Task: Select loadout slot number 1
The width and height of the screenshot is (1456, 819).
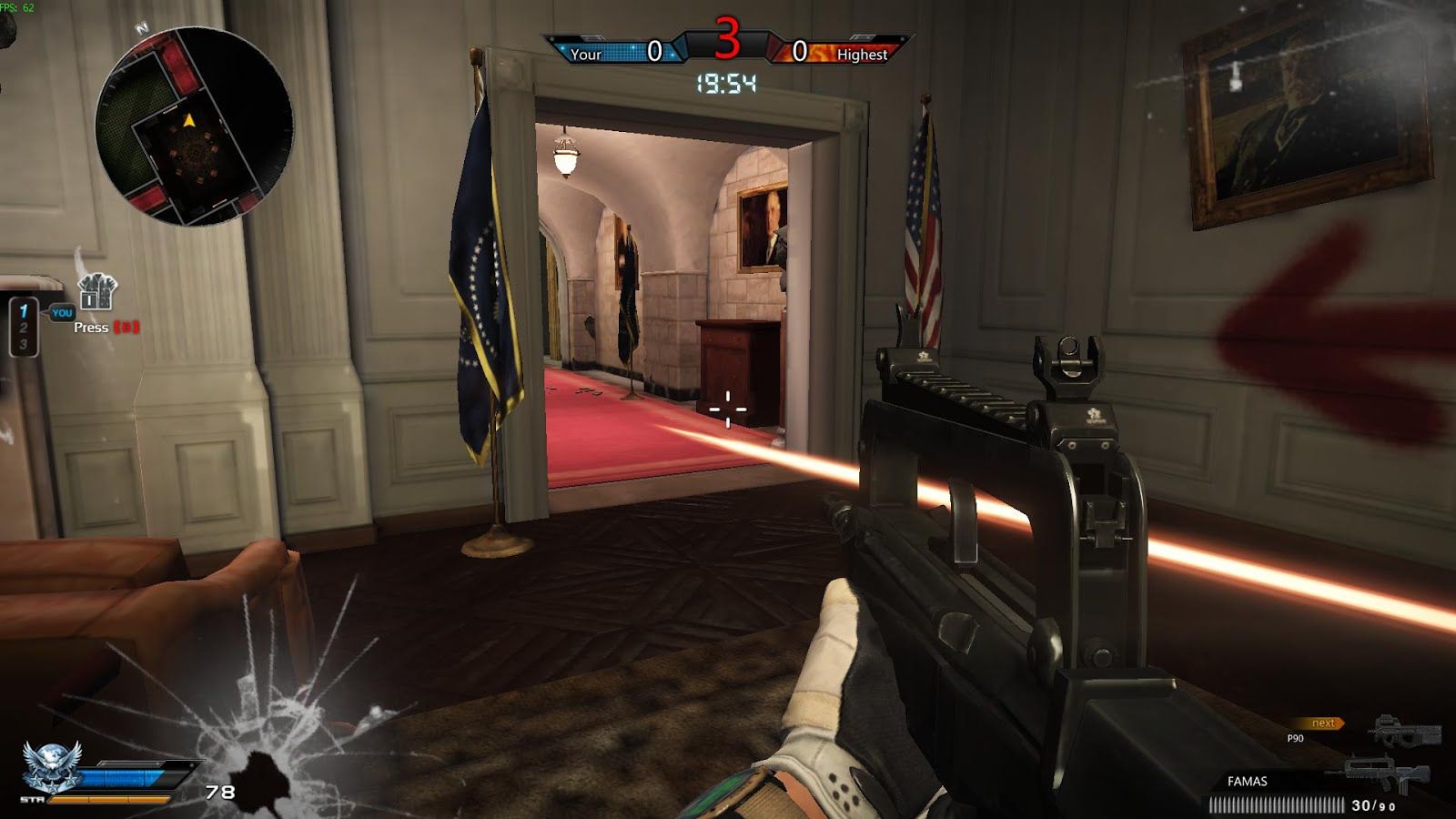Action: pyautogui.click(x=24, y=311)
